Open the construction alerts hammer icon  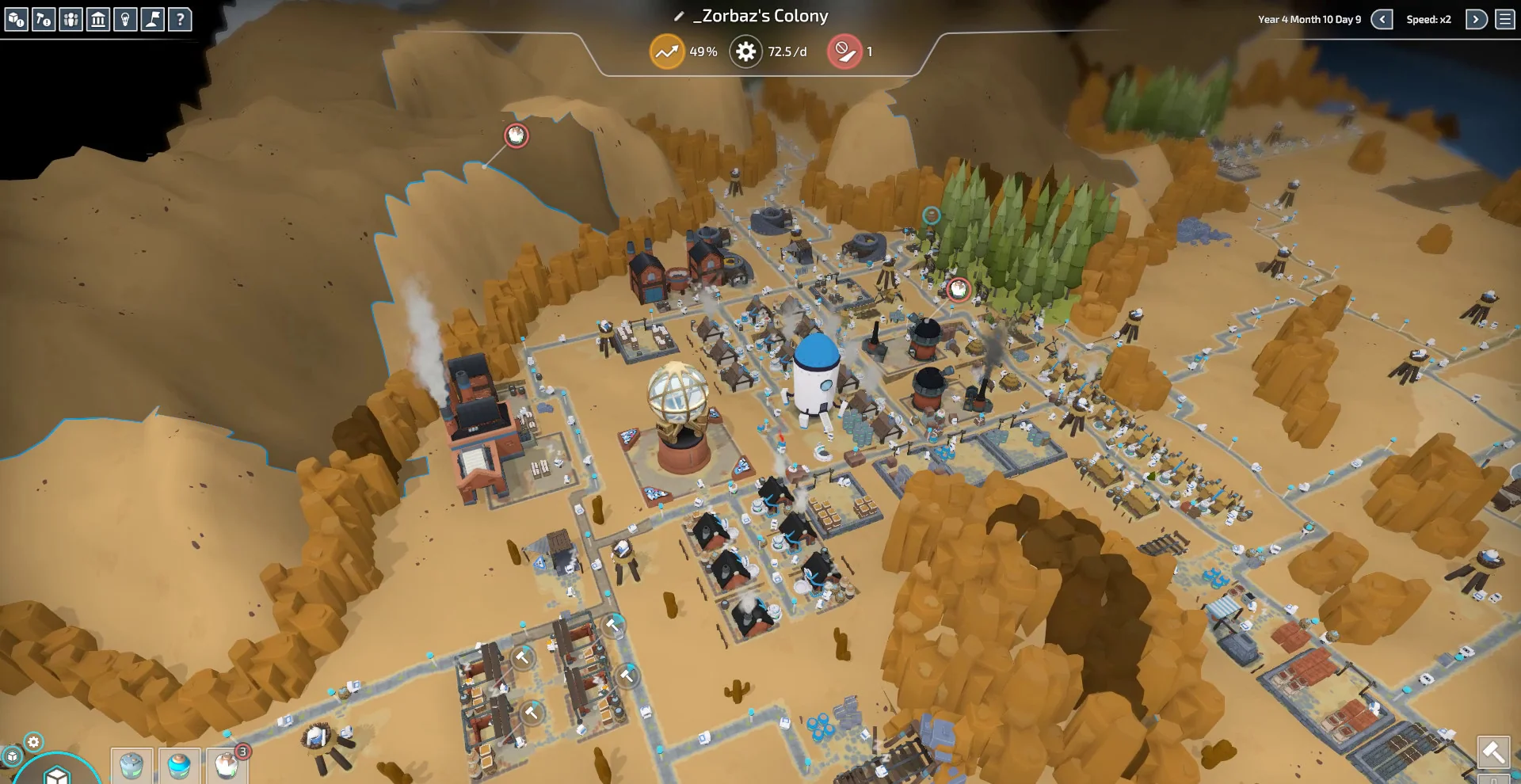[x=44, y=19]
